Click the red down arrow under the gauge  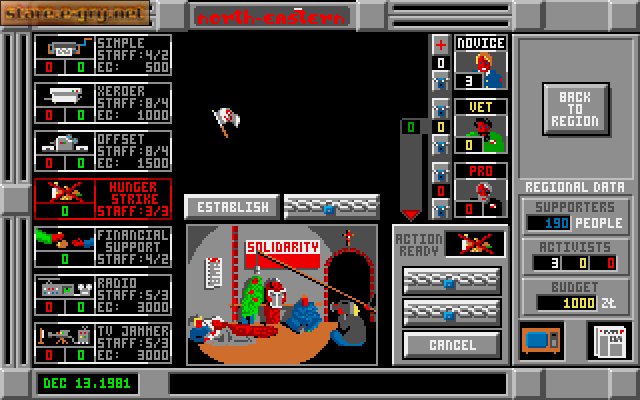(410, 214)
